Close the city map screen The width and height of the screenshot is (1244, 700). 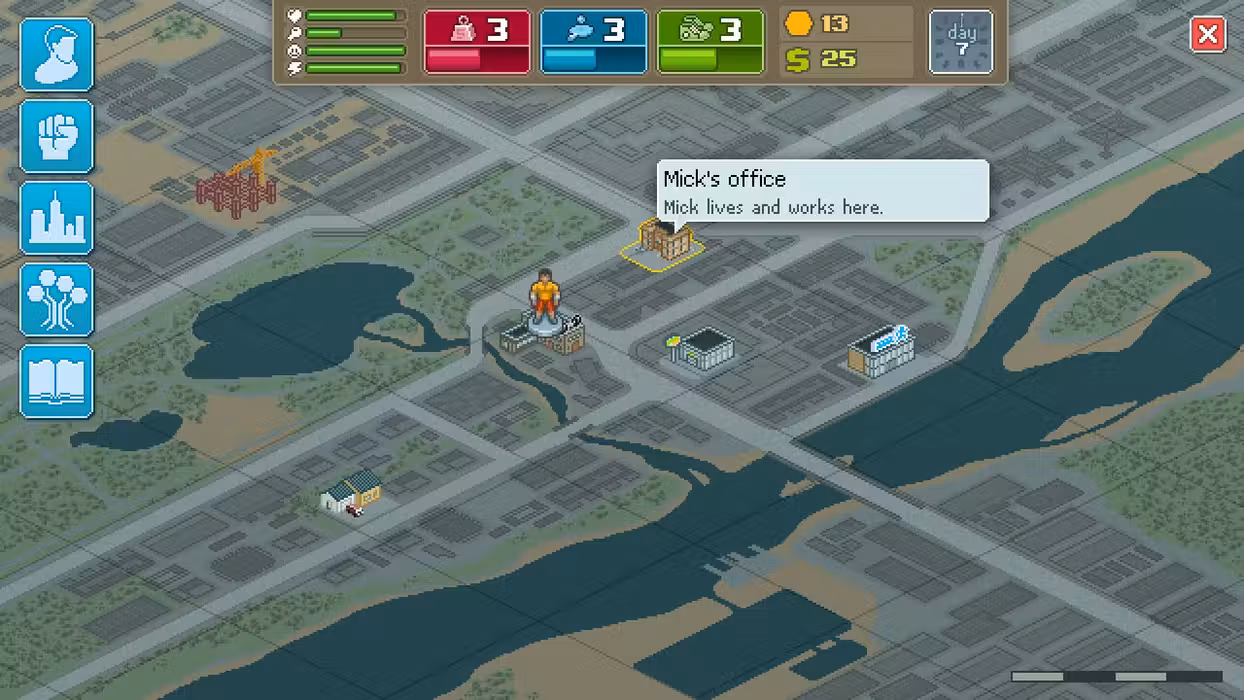tap(1208, 35)
